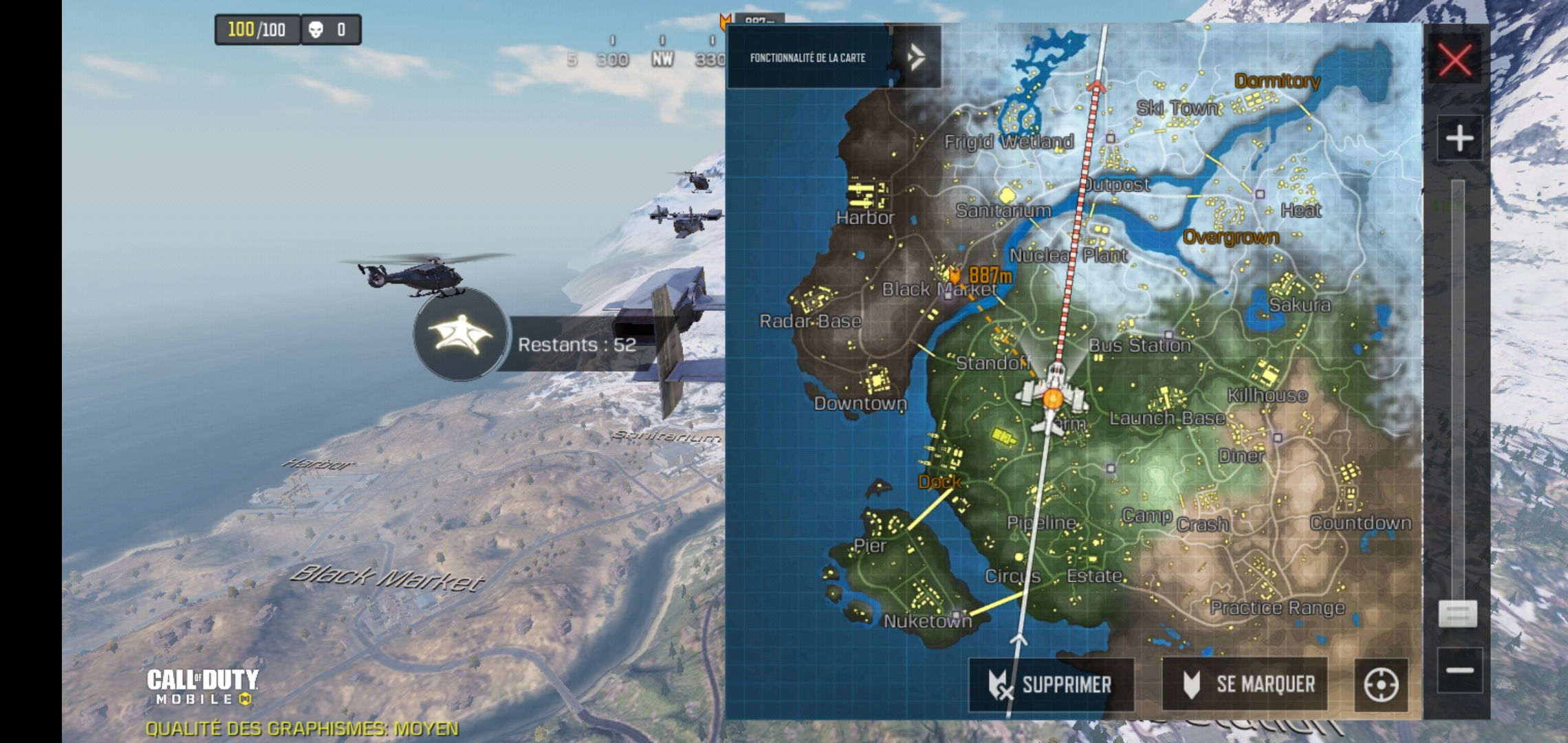Select the NW heading on the compass bar

pos(661,58)
